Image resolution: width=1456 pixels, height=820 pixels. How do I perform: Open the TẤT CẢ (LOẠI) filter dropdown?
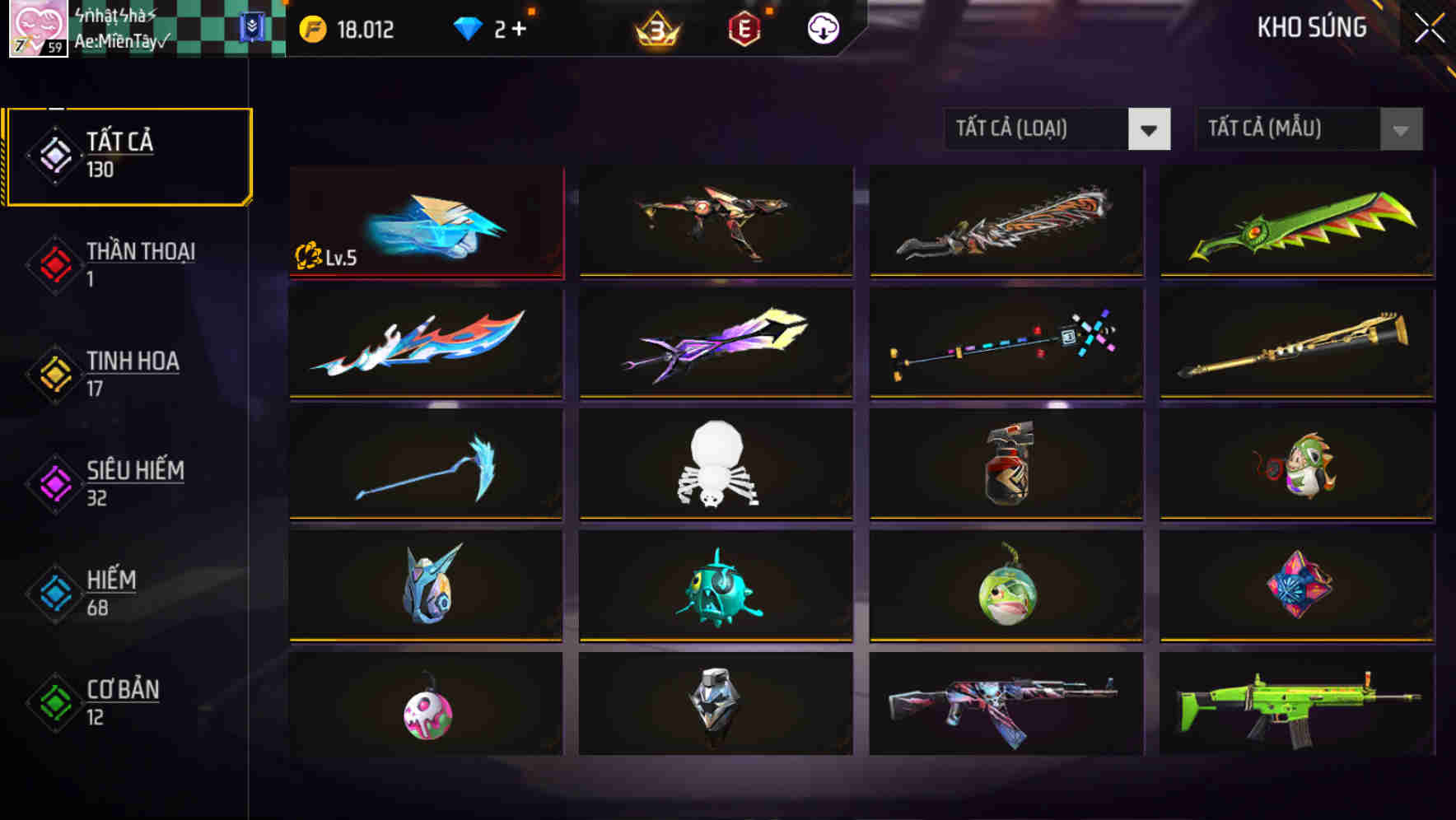pos(1057,129)
